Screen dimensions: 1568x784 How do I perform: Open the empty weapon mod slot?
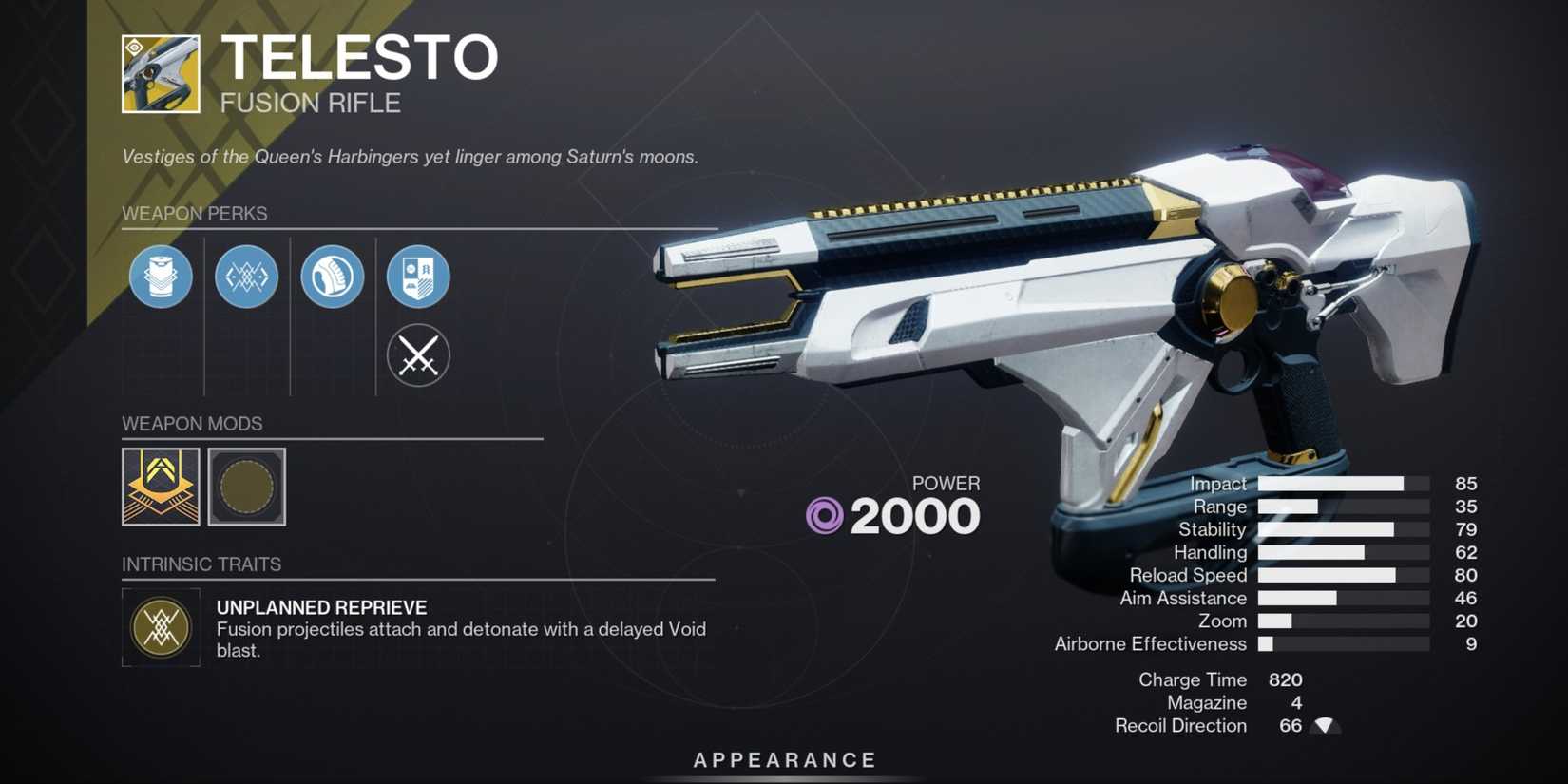point(246,488)
